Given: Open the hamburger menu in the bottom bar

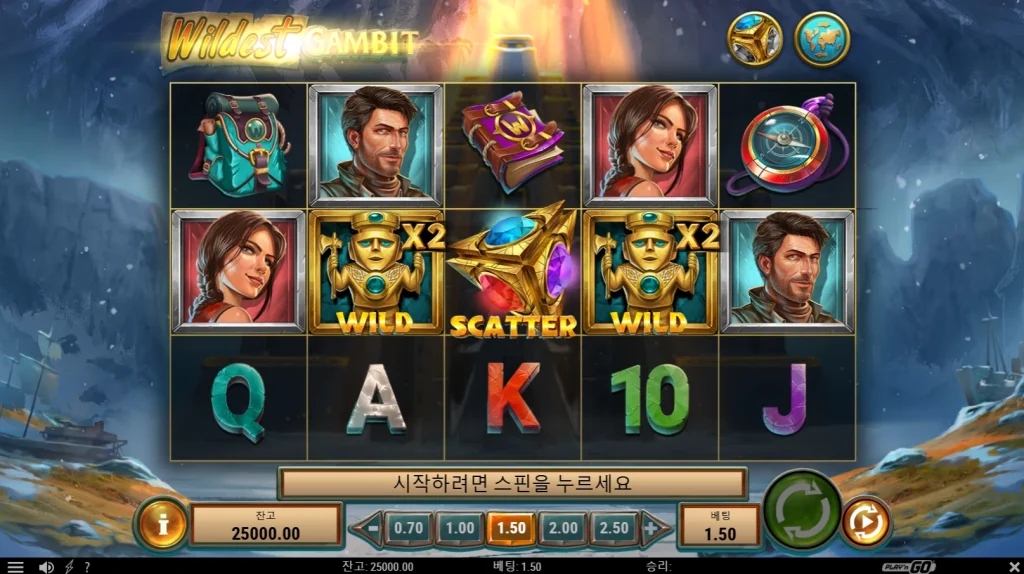Looking at the screenshot, I should pos(15,567).
